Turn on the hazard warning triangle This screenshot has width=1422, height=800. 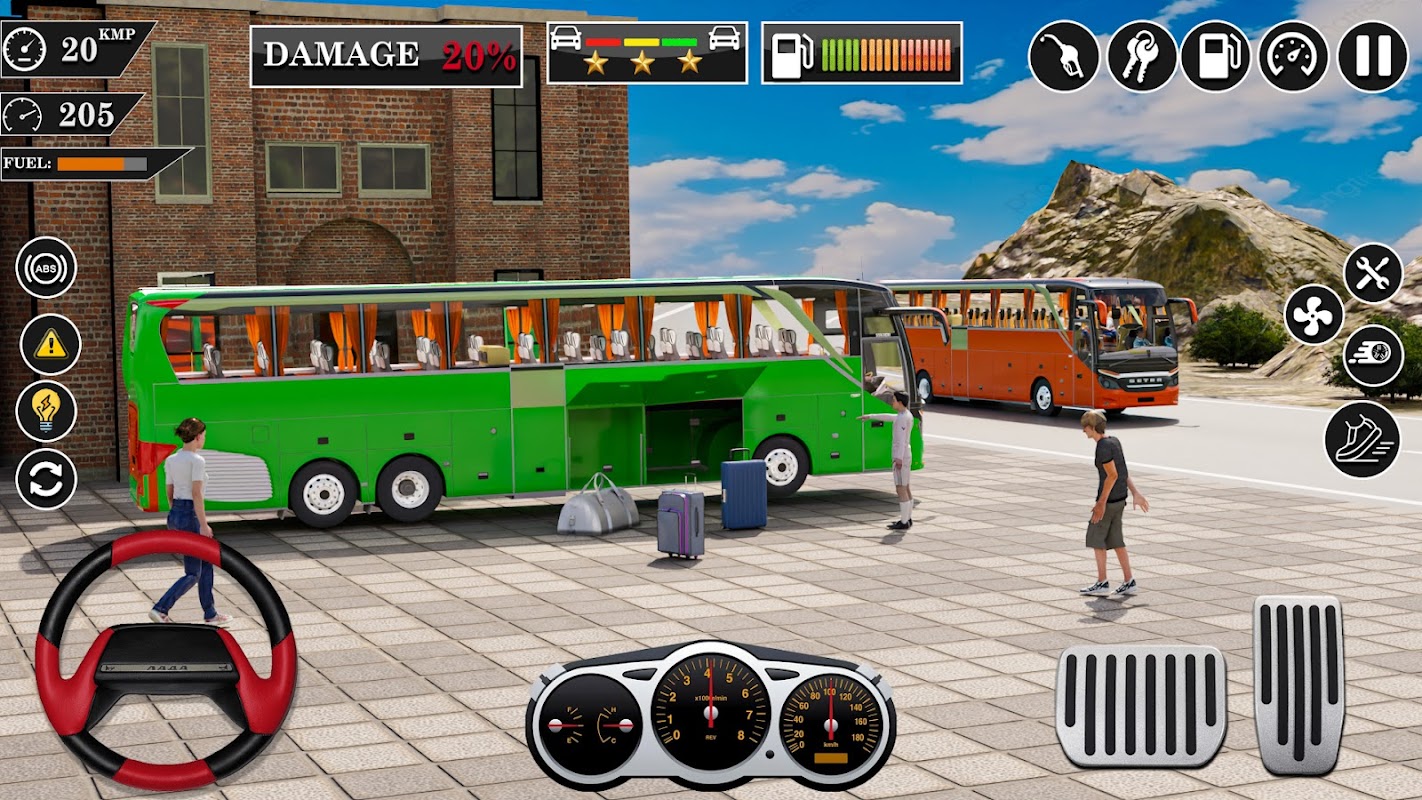[x=50, y=345]
